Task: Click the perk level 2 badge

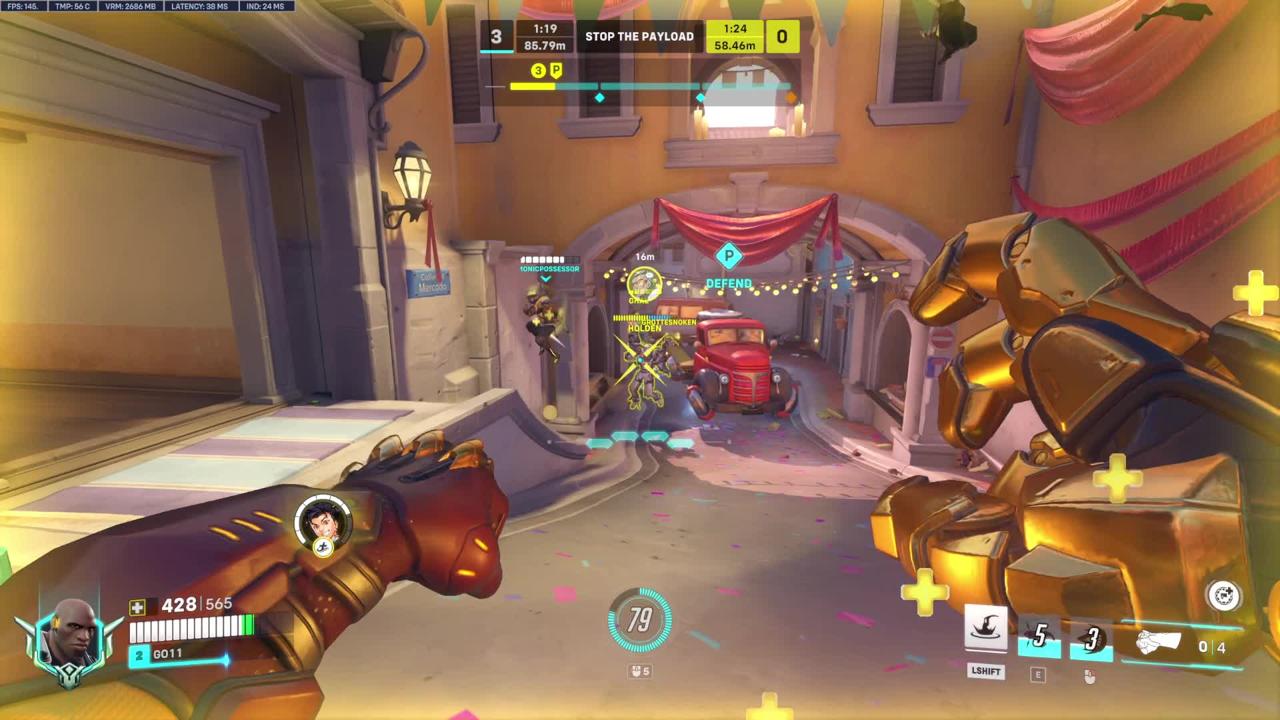Action: tap(140, 655)
